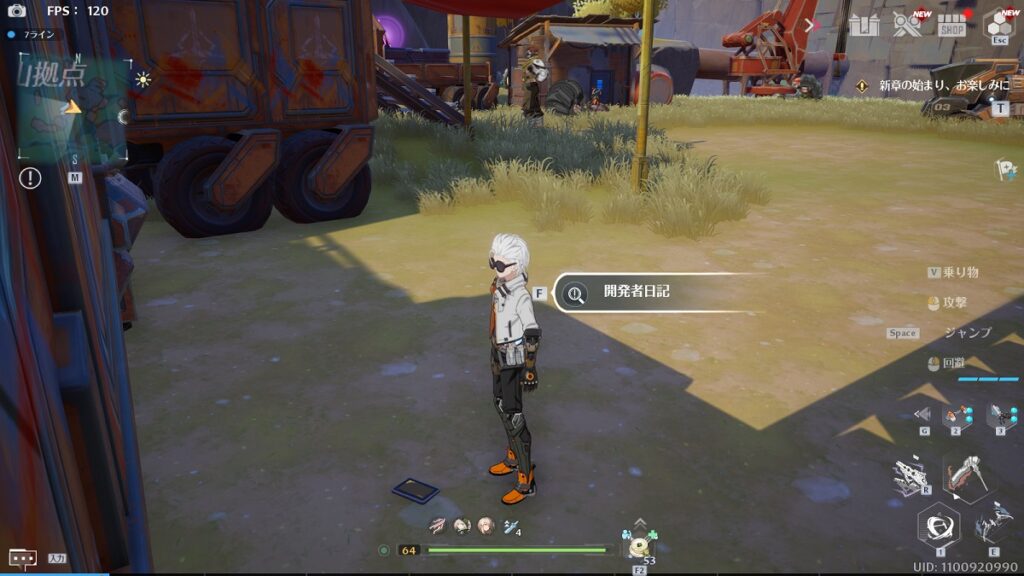
Task: Trigger the ultimate weapon discharge icon
Action: [912, 476]
